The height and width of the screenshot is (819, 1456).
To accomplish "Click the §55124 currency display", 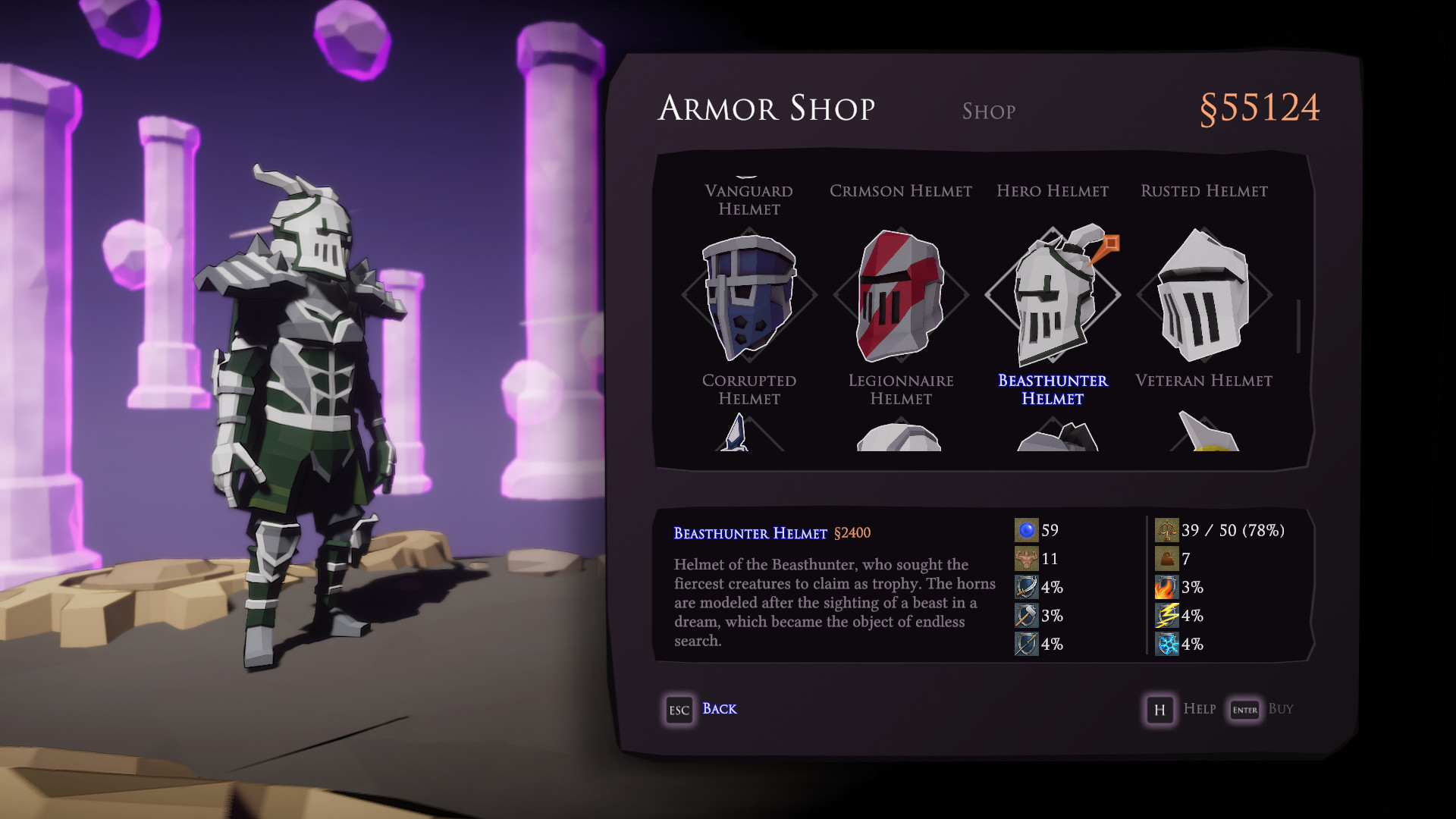I will pyautogui.click(x=1260, y=106).
